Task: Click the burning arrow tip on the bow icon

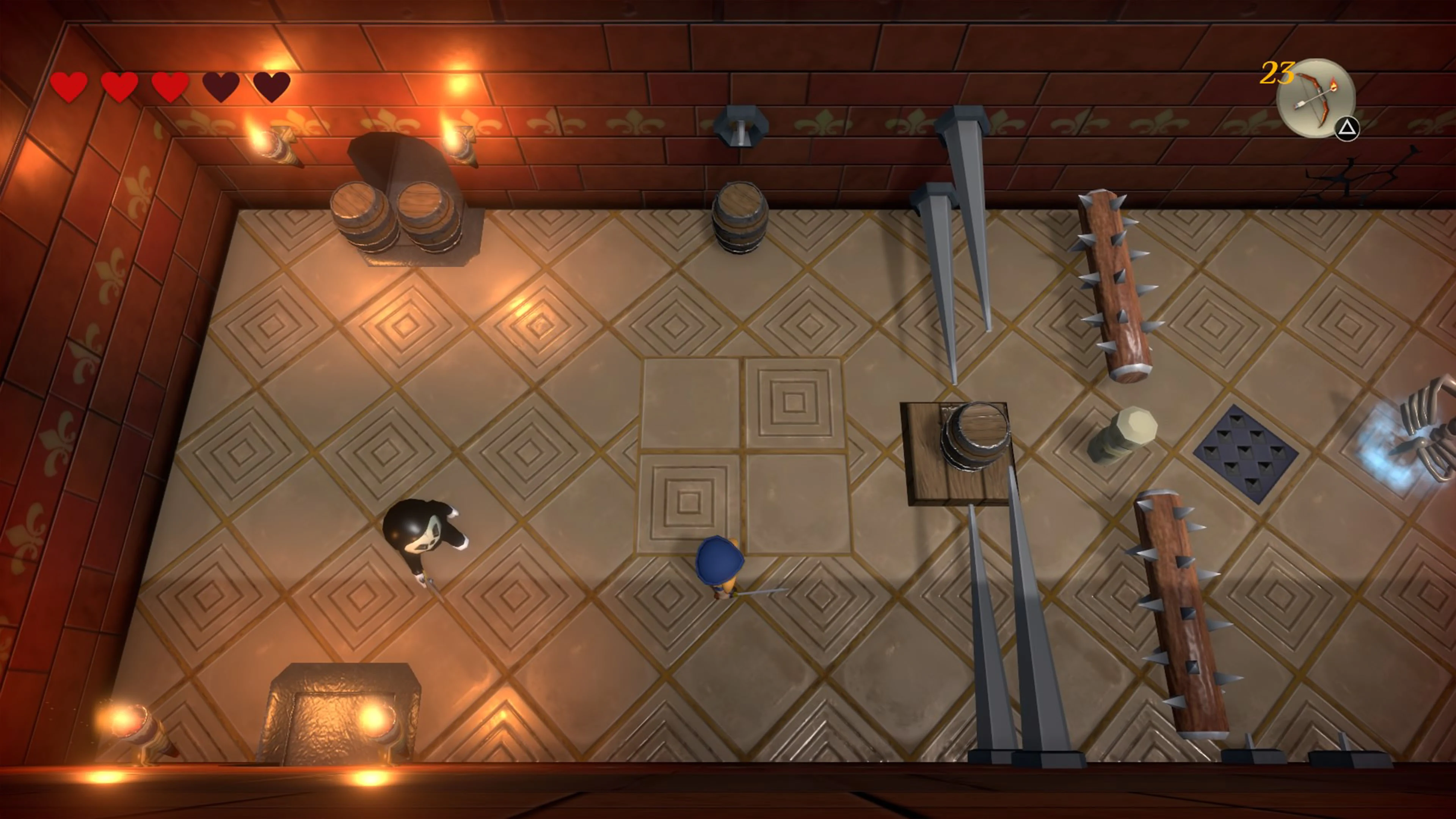Action: tap(1334, 86)
